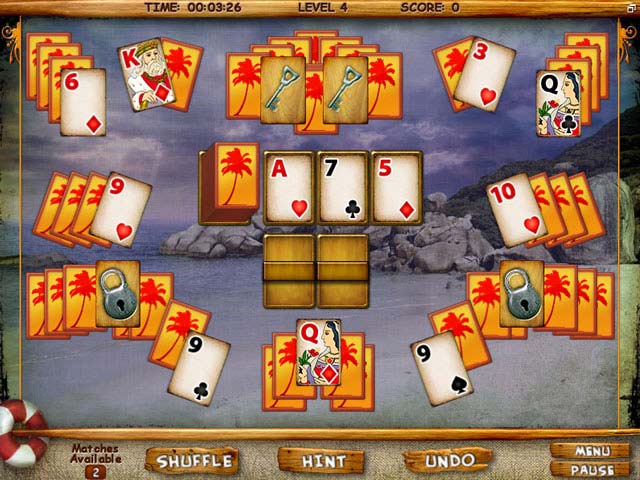Request a hint with the Hint button
The image size is (640, 480).
coord(323,460)
